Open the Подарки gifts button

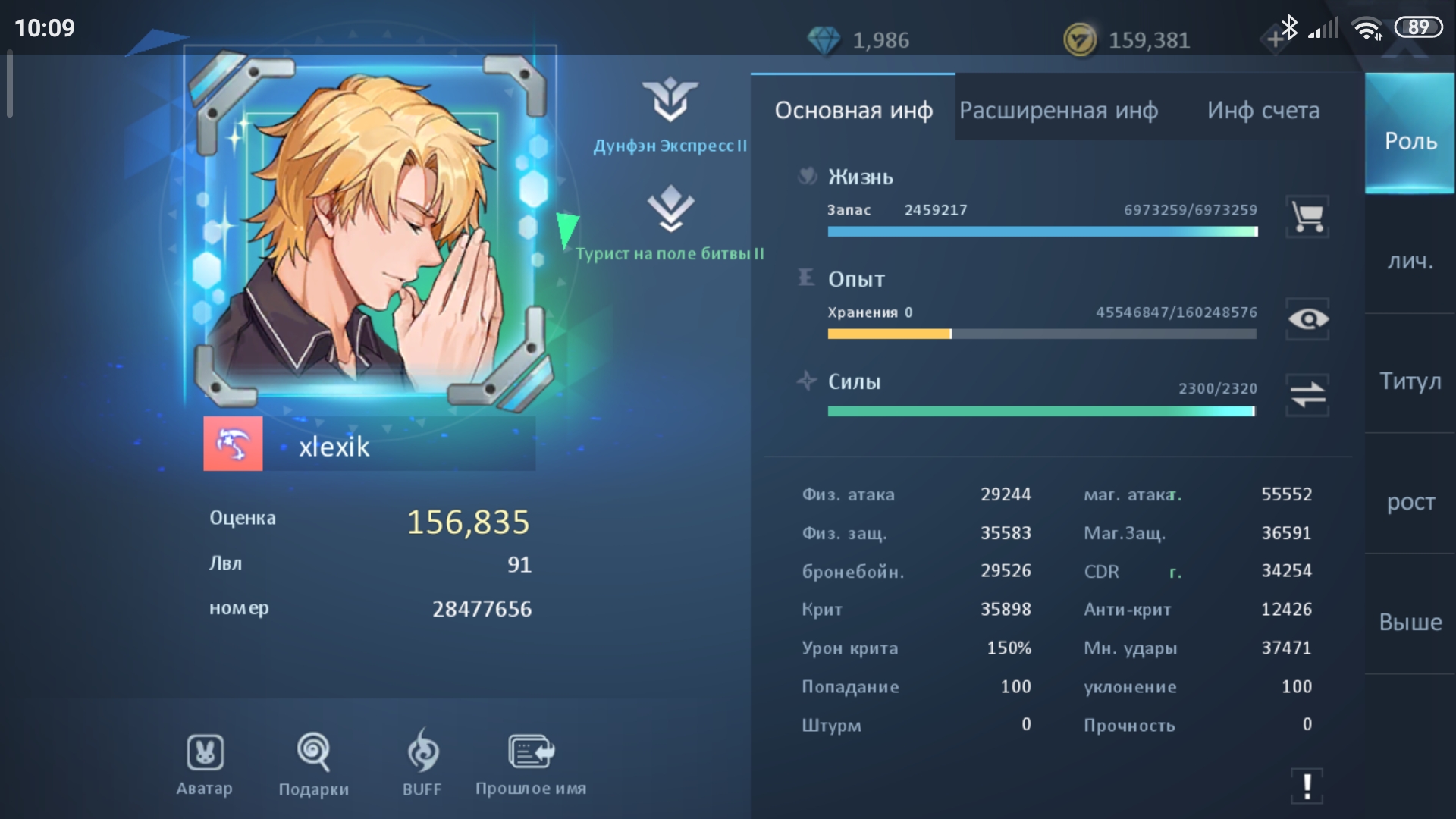pyautogui.click(x=313, y=764)
